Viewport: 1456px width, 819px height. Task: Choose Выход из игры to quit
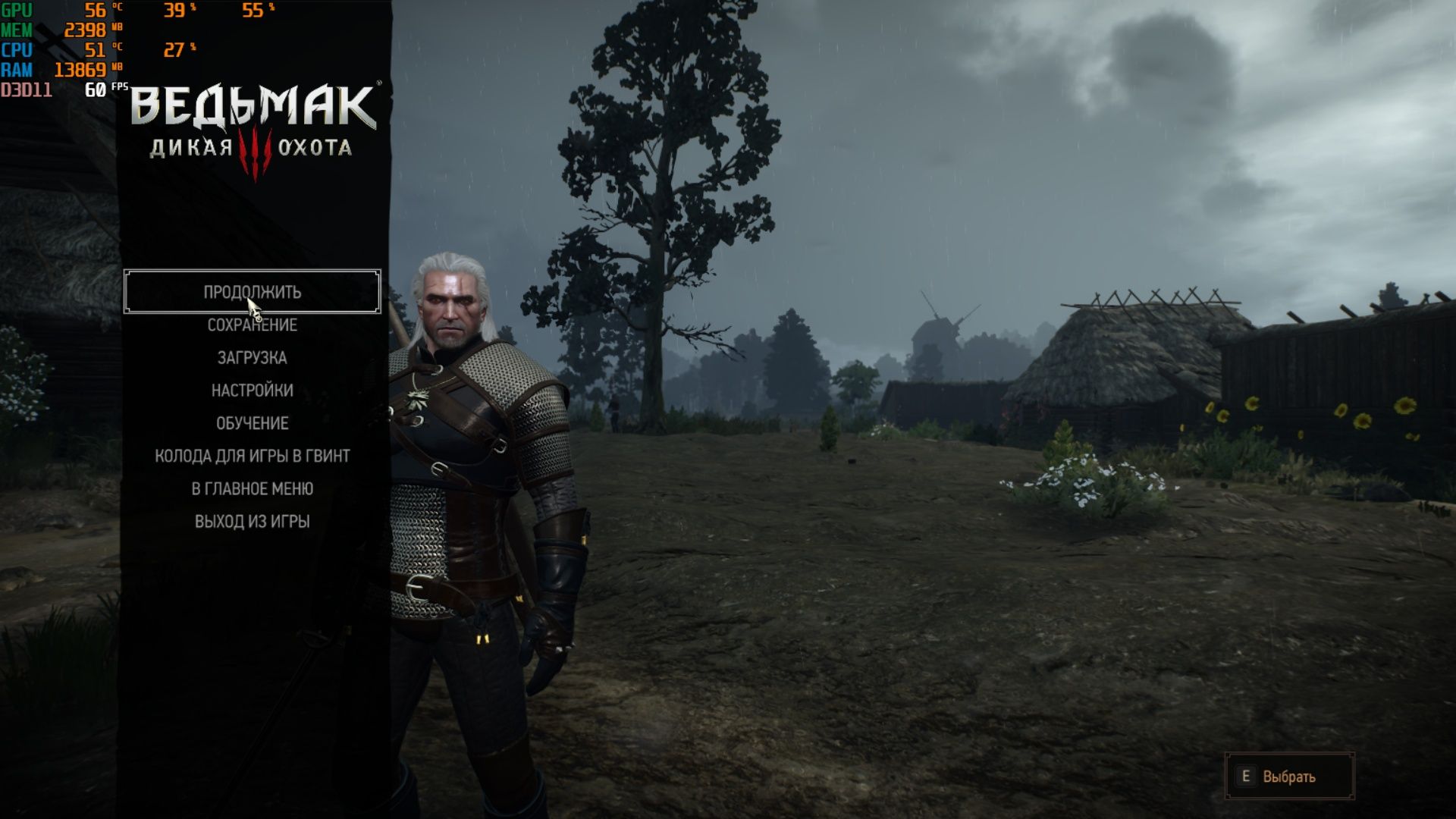click(252, 522)
